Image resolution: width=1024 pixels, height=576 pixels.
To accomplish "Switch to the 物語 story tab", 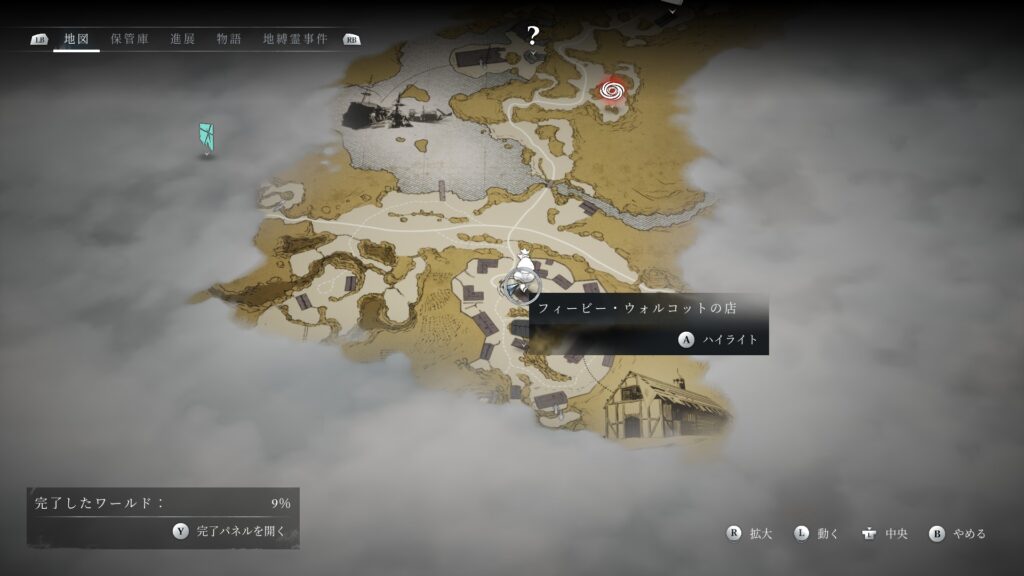I will click(229, 39).
